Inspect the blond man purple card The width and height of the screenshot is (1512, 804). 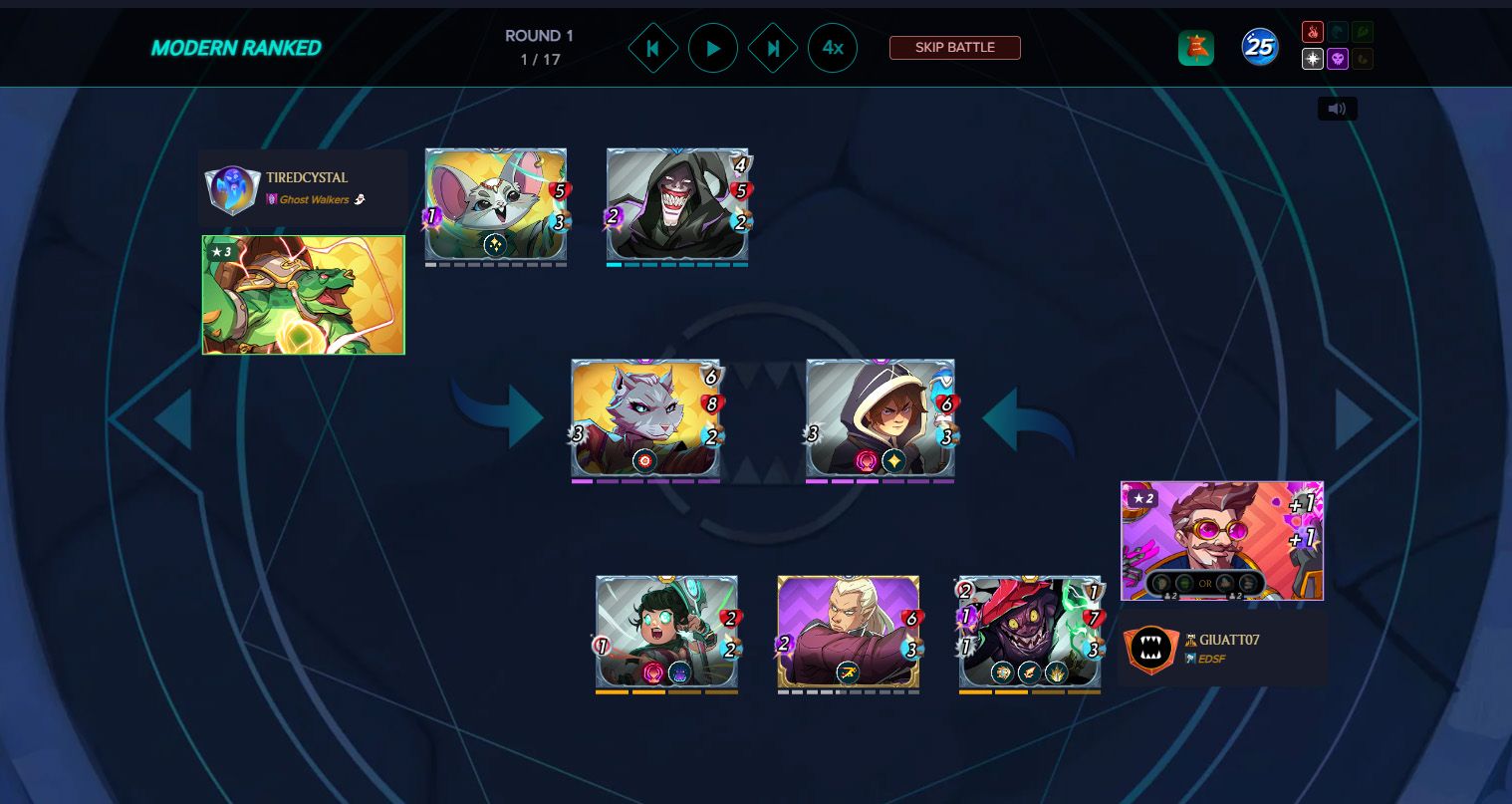[848, 632]
